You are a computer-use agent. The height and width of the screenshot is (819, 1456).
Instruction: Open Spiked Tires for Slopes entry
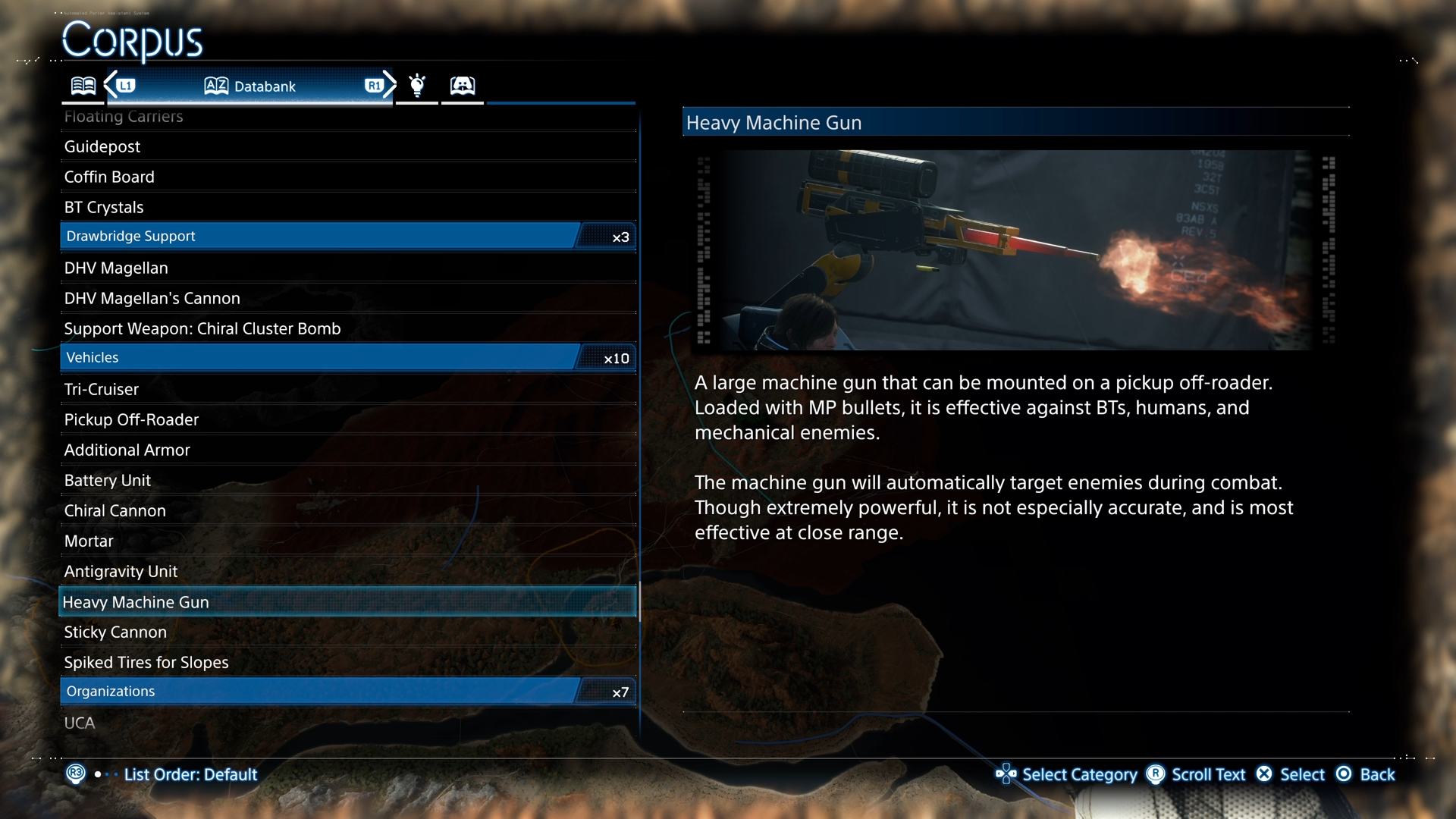146,662
